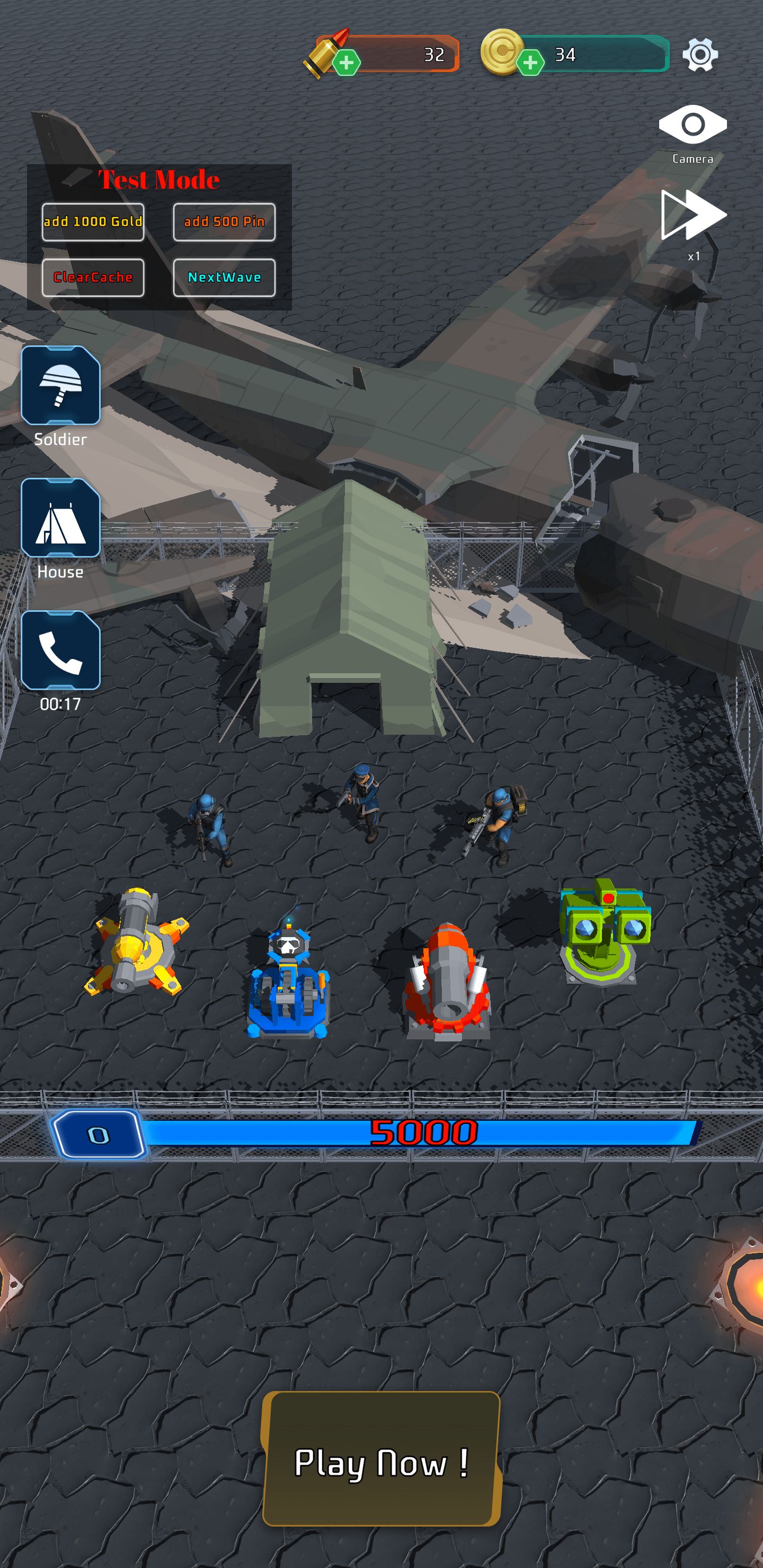Skip ahead with NextWave button
This screenshot has width=763, height=1568.
pyautogui.click(x=224, y=278)
